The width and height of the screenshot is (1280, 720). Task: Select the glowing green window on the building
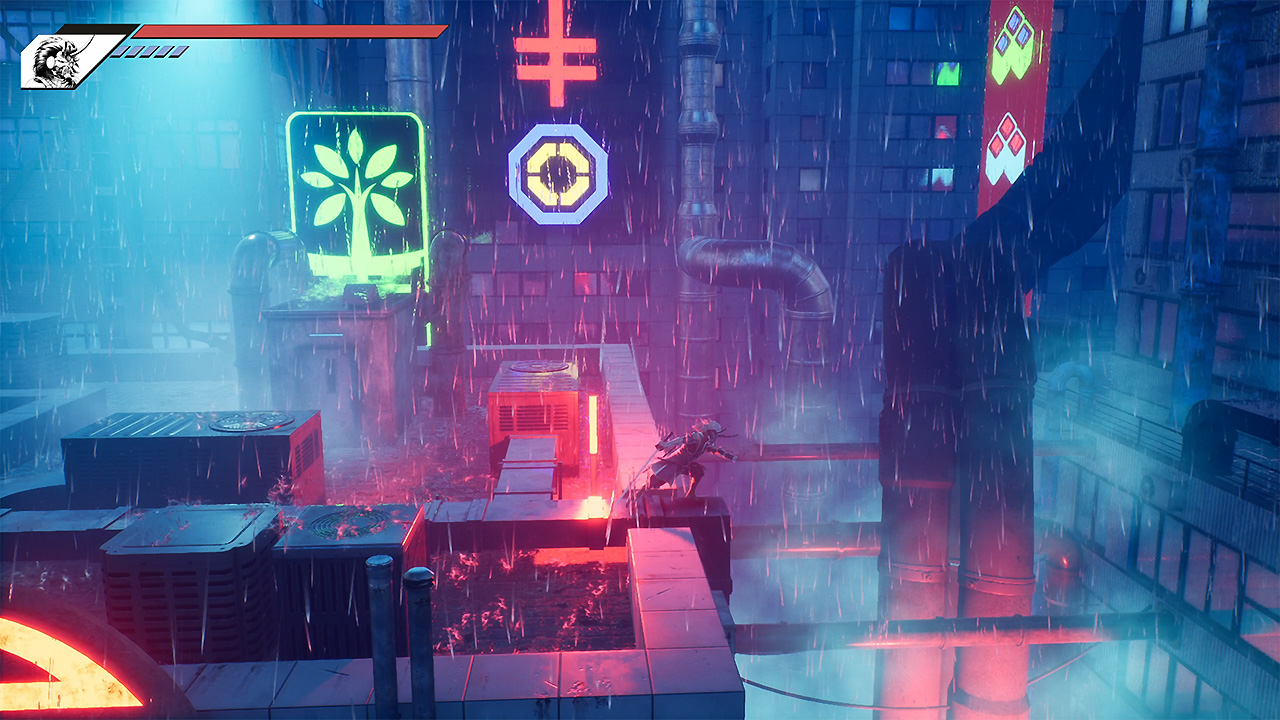tap(949, 74)
